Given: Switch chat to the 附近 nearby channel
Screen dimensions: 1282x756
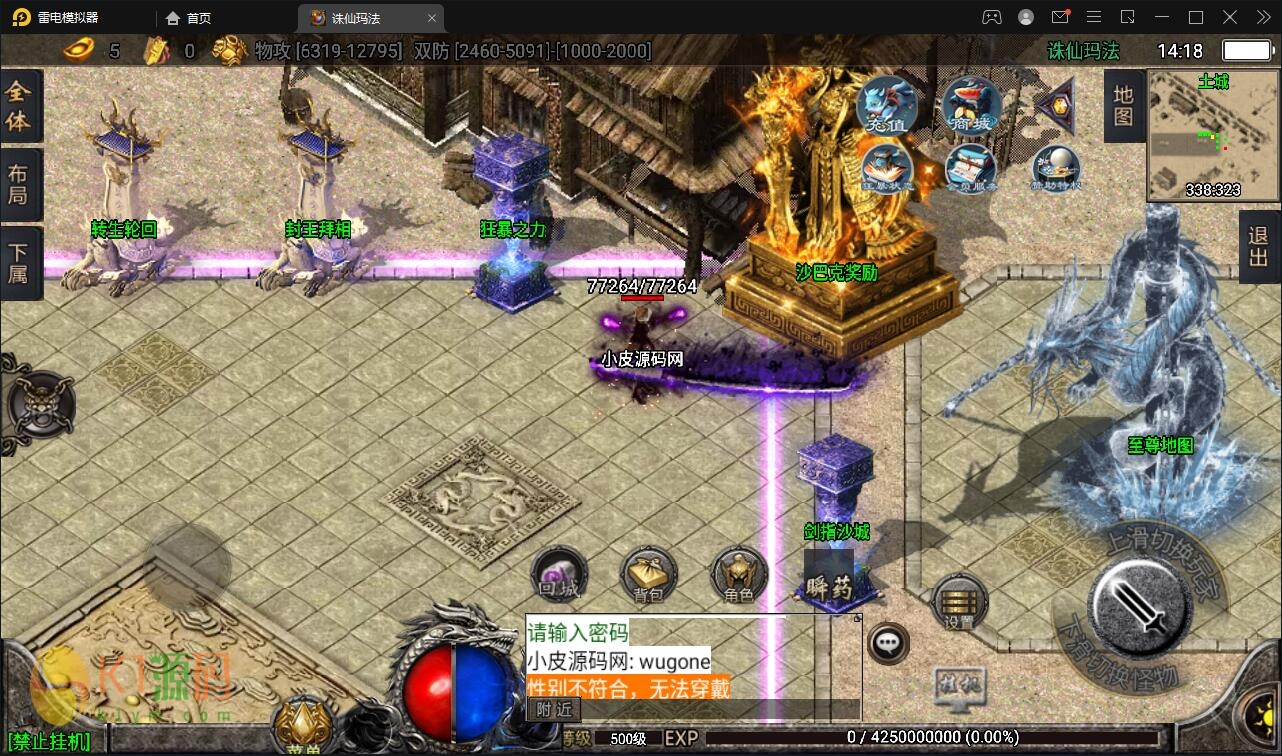Looking at the screenshot, I should (x=553, y=709).
